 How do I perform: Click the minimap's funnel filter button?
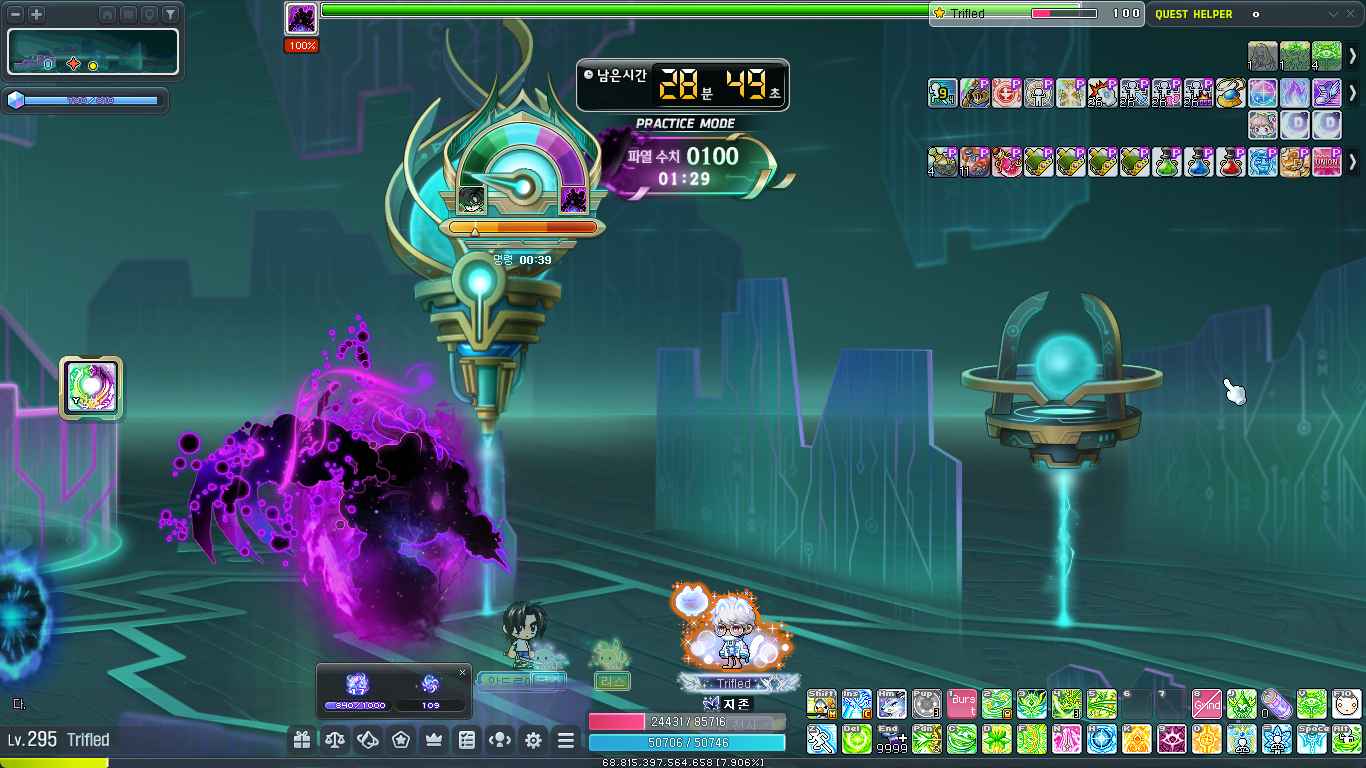click(170, 15)
